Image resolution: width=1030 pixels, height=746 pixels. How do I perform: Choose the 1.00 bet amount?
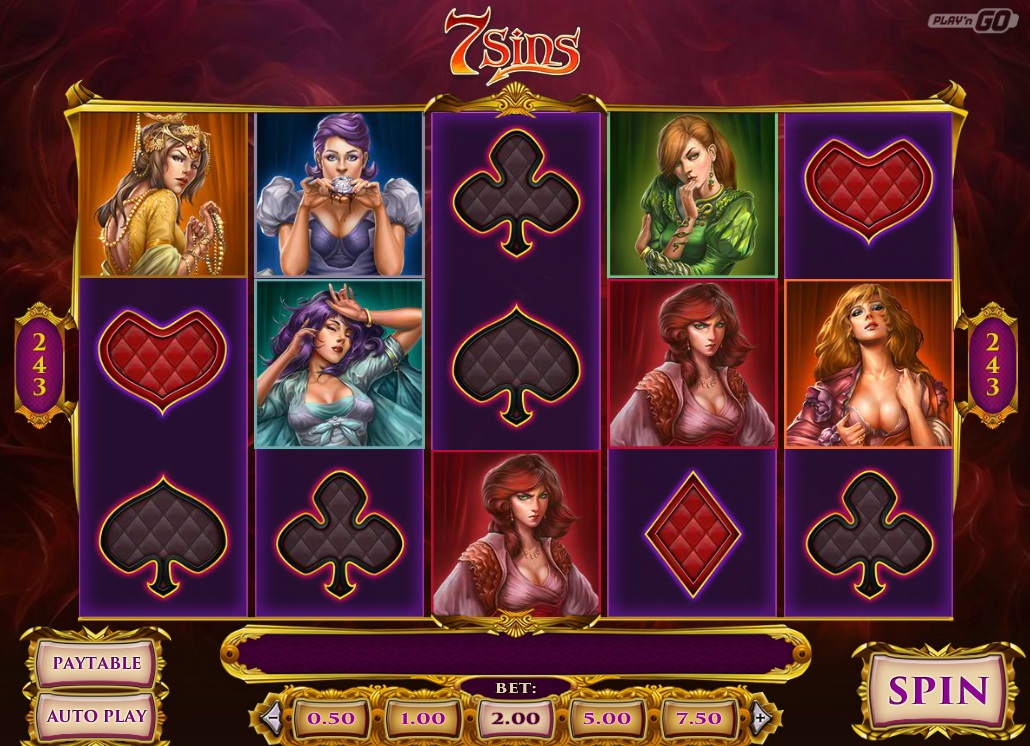(x=423, y=718)
